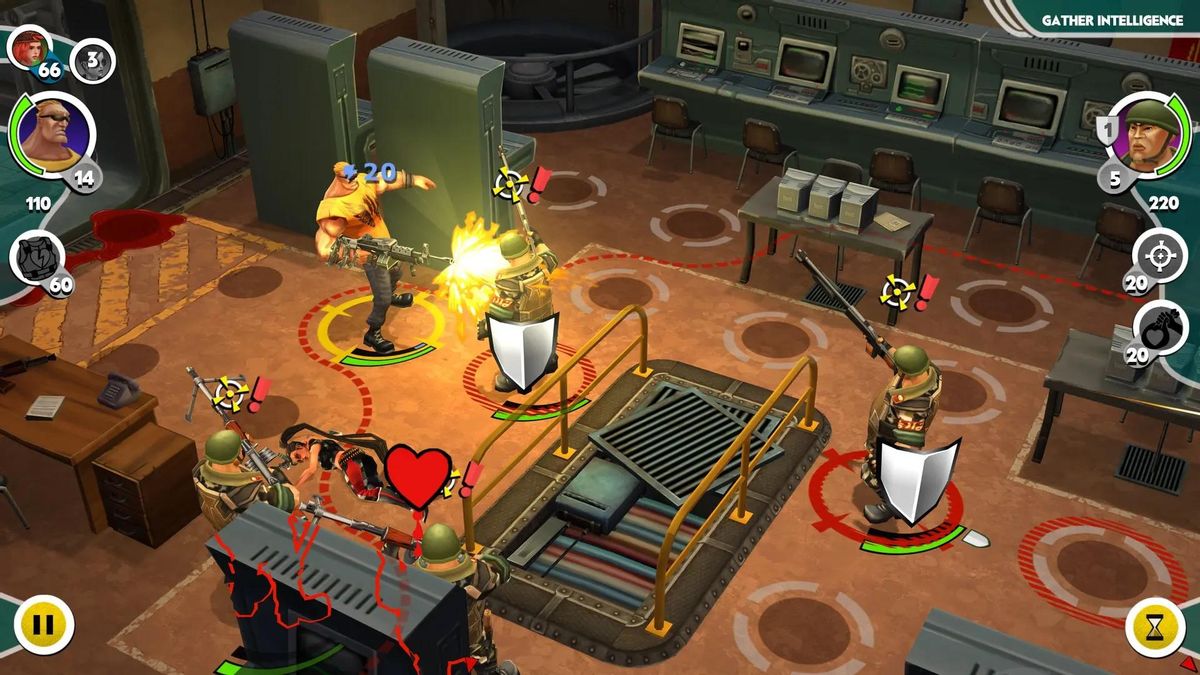The height and width of the screenshot is (675, 1200).
Task: Choose the hands-holding-heart ability icon
Action: coord(1160,329)
